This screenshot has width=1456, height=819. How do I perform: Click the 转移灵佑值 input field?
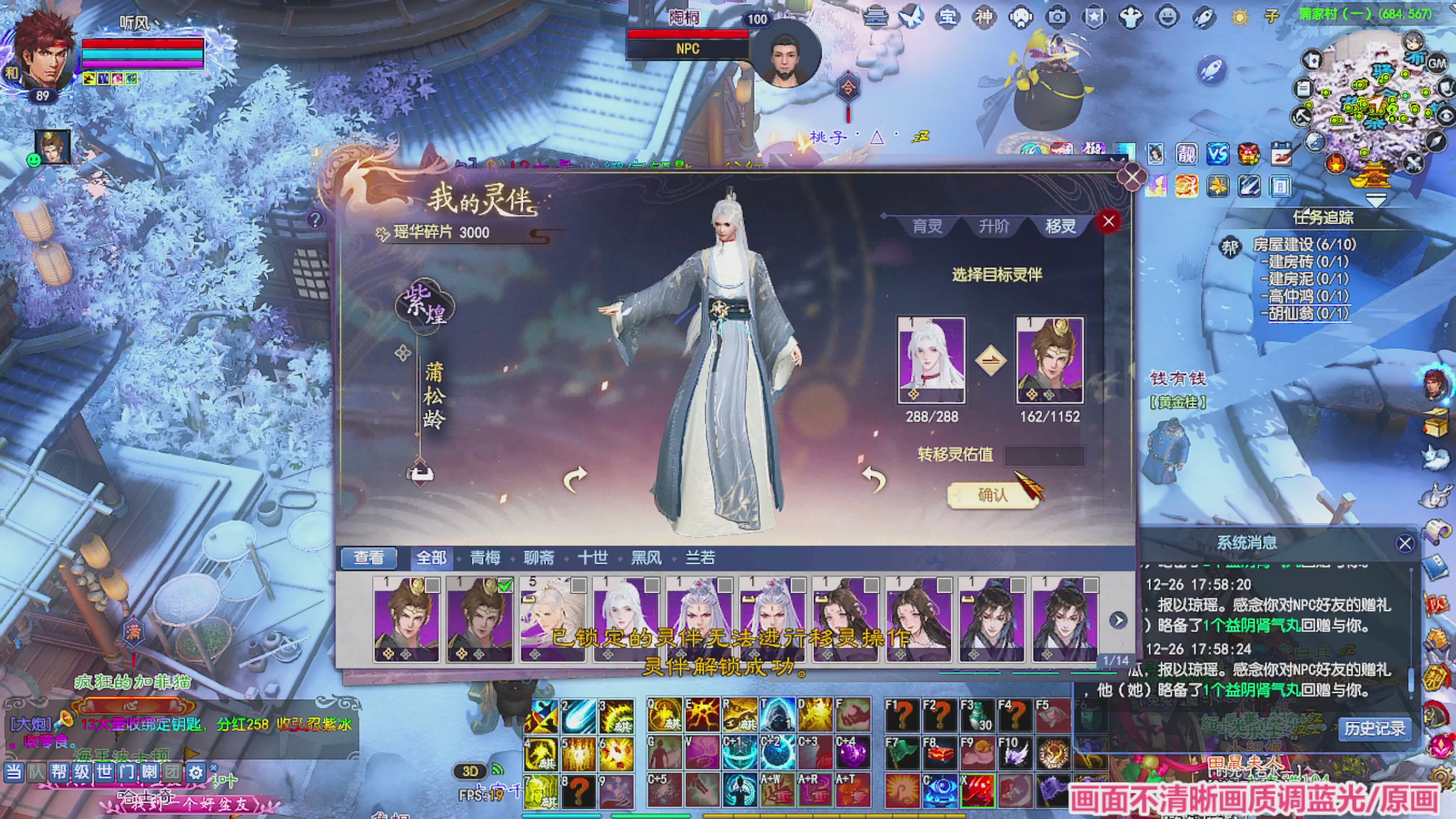[1045, 455]
